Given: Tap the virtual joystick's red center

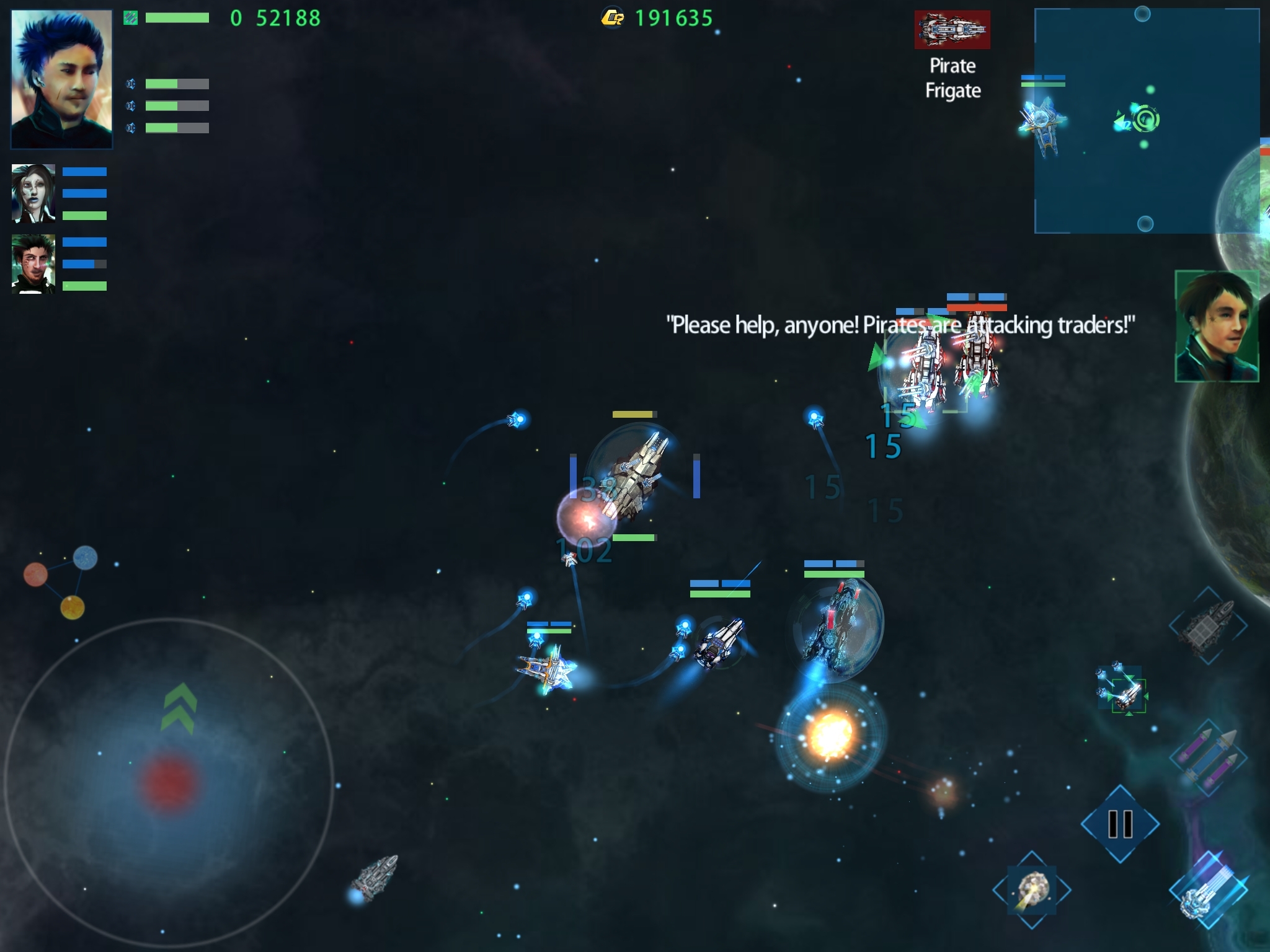Looking at the screenshot, I should pyautogui.click(x=169, y=782).
